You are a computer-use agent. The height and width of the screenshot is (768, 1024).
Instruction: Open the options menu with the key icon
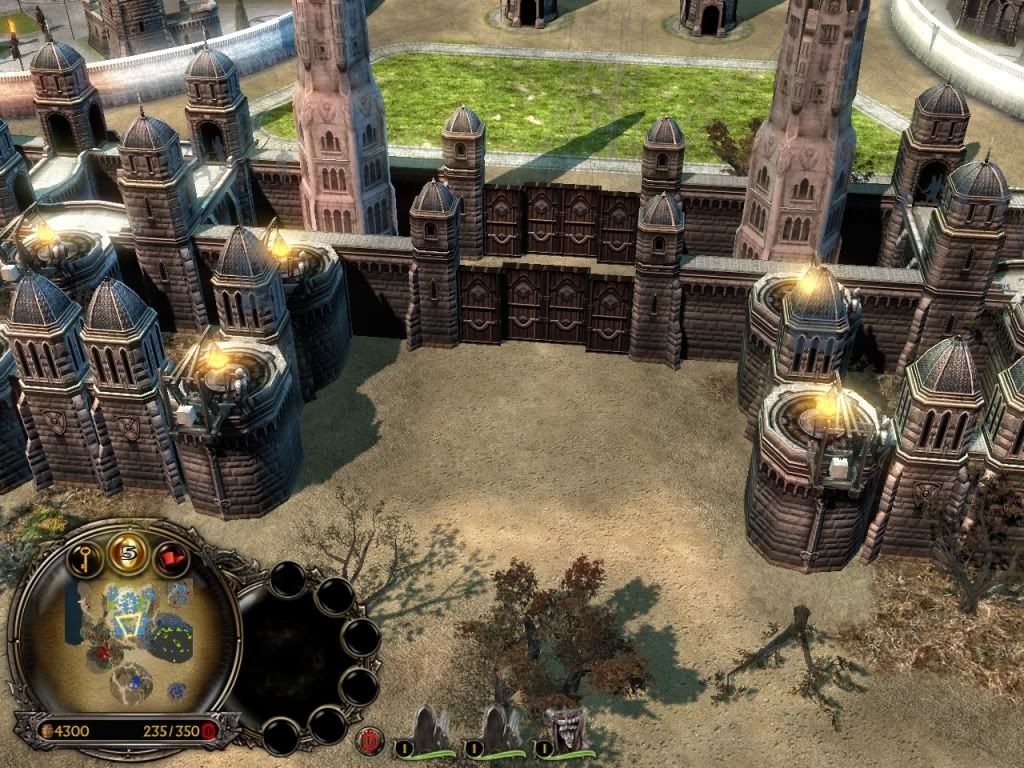tap(85, 558)
